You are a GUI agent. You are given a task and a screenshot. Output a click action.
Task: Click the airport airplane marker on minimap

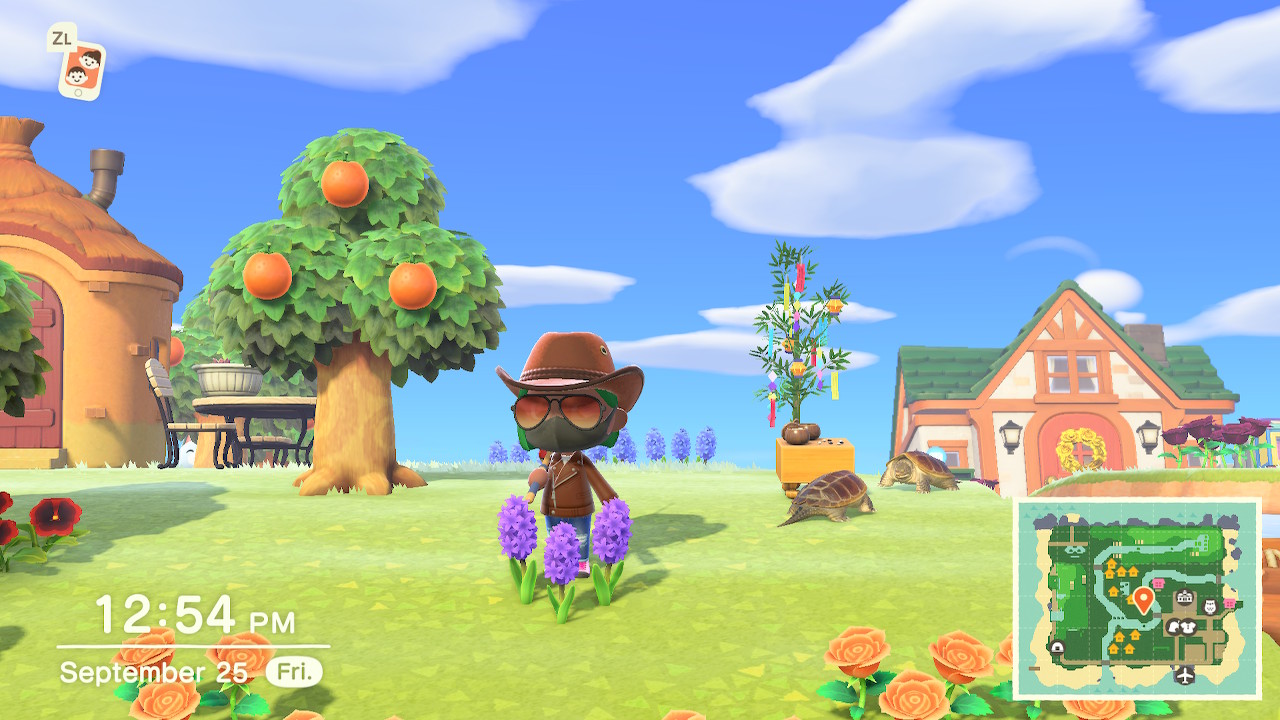click(x=1185, y=674)
